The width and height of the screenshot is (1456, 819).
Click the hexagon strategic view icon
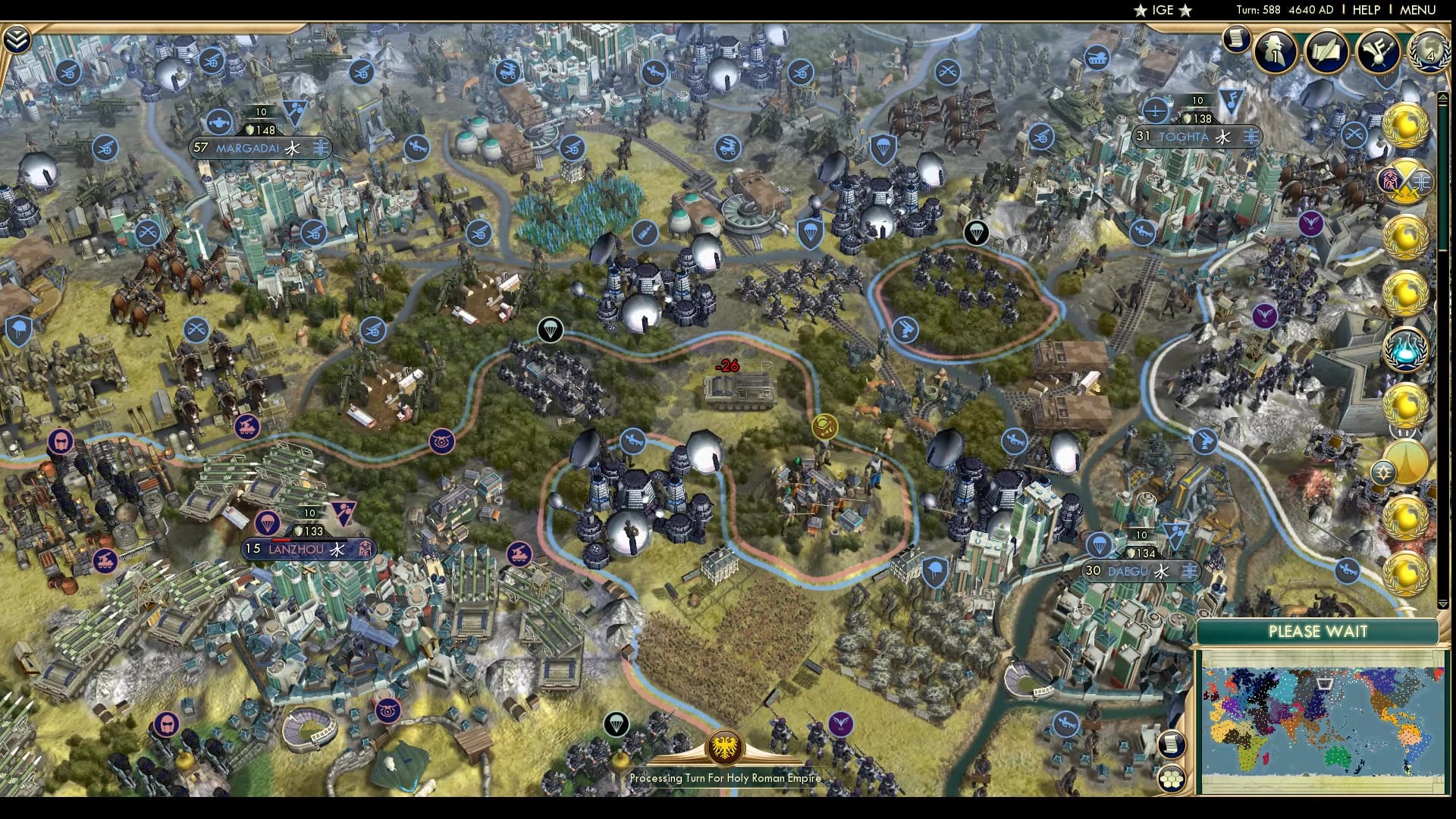(x=1172, y=780)
